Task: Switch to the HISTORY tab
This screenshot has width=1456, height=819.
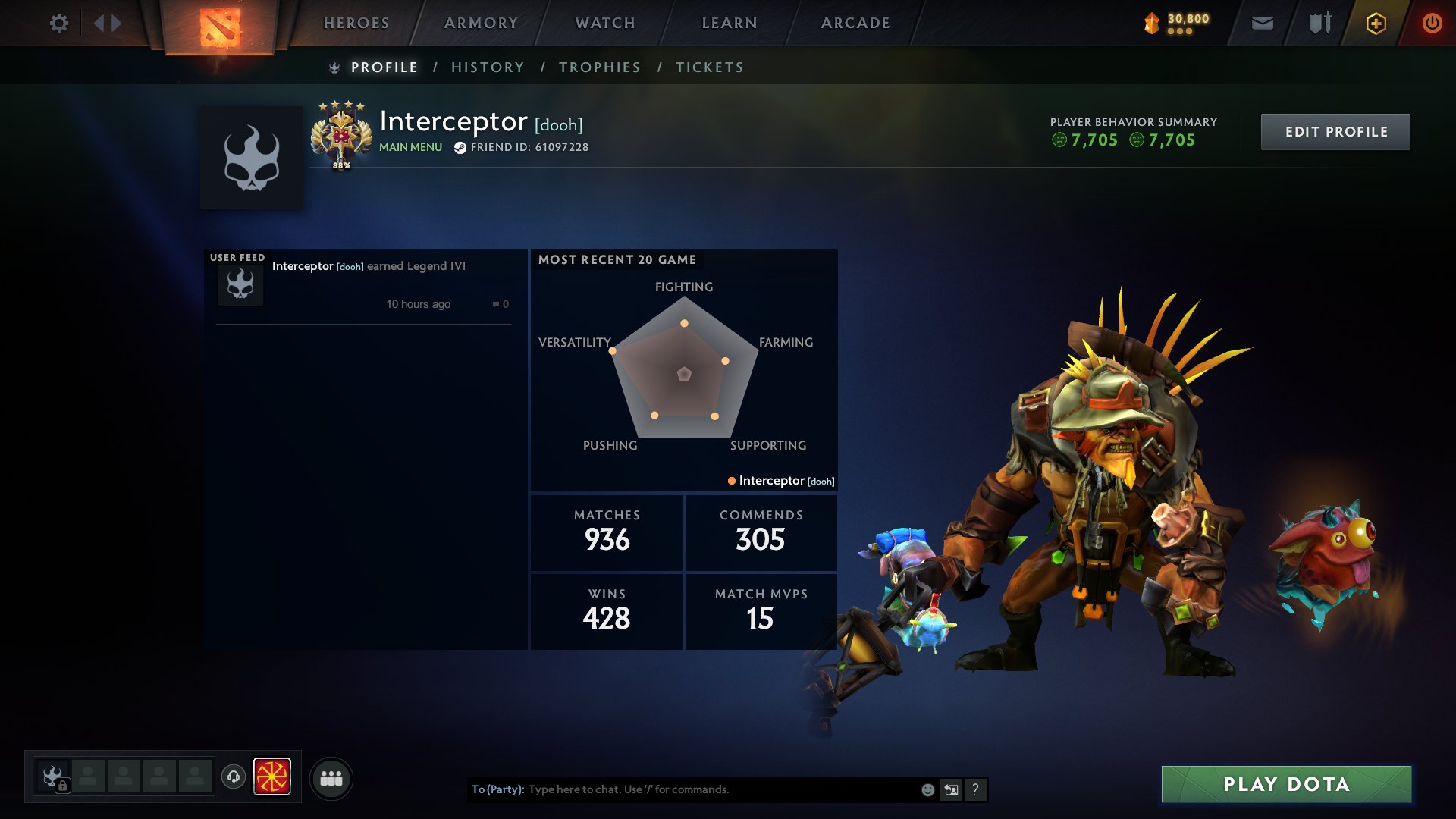Action: 488,67
